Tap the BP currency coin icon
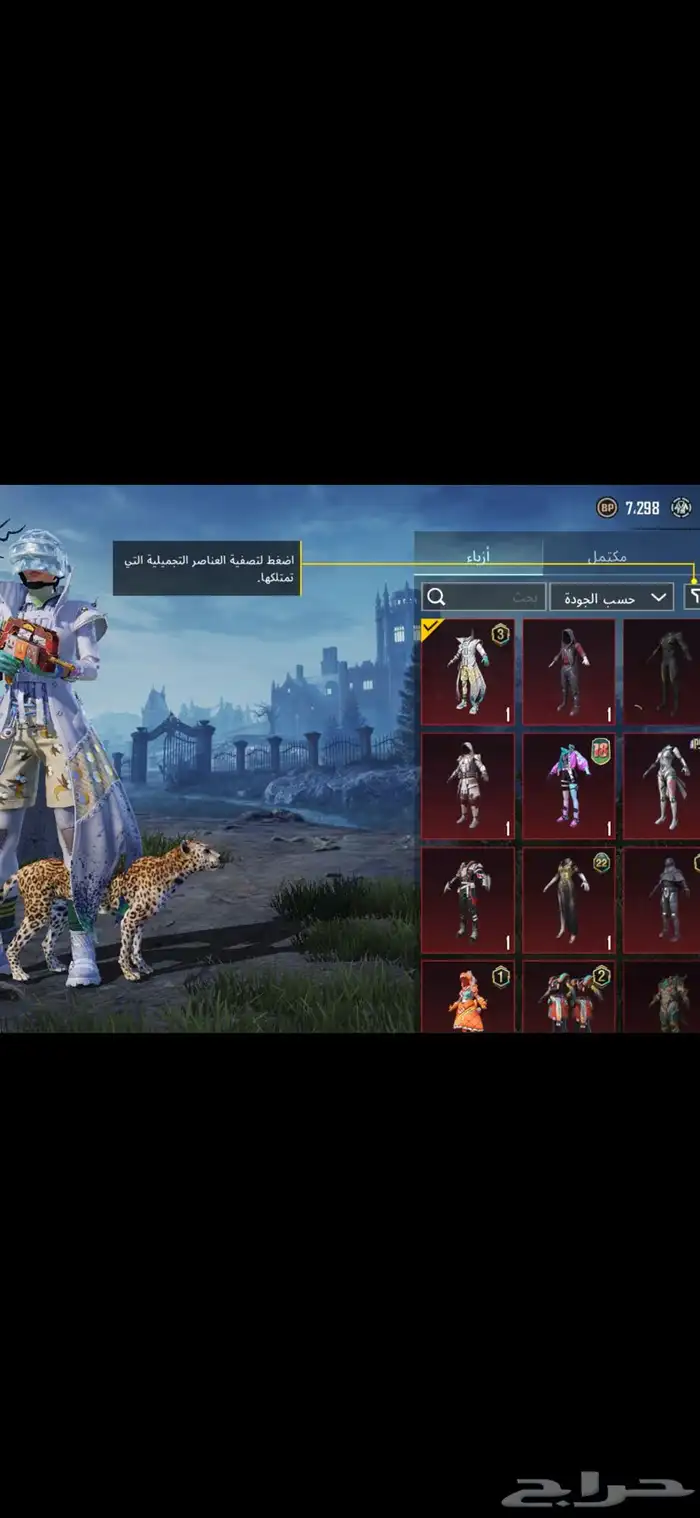 coord(607,508)
